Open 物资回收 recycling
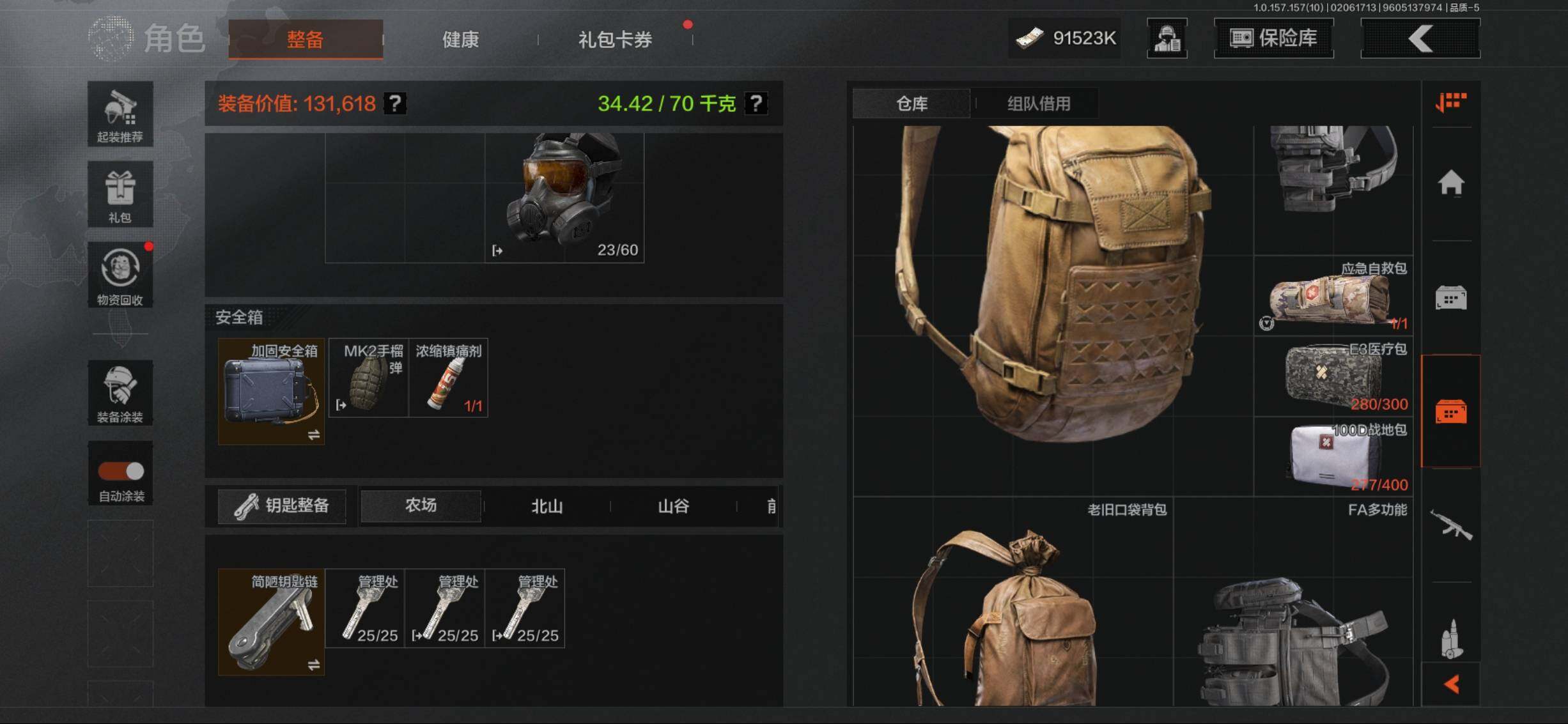 (120, 275)
